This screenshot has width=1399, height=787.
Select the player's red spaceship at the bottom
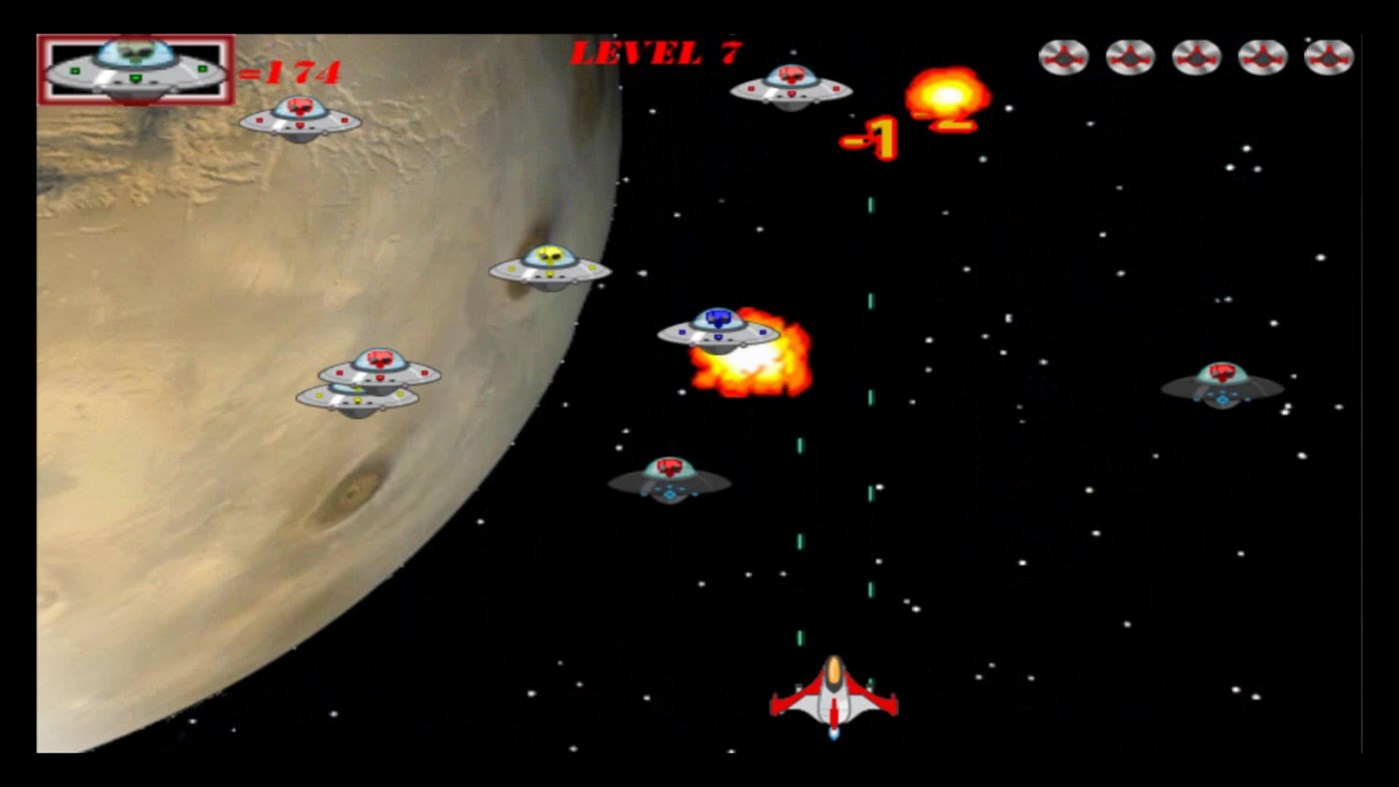[x=832, y=700]
